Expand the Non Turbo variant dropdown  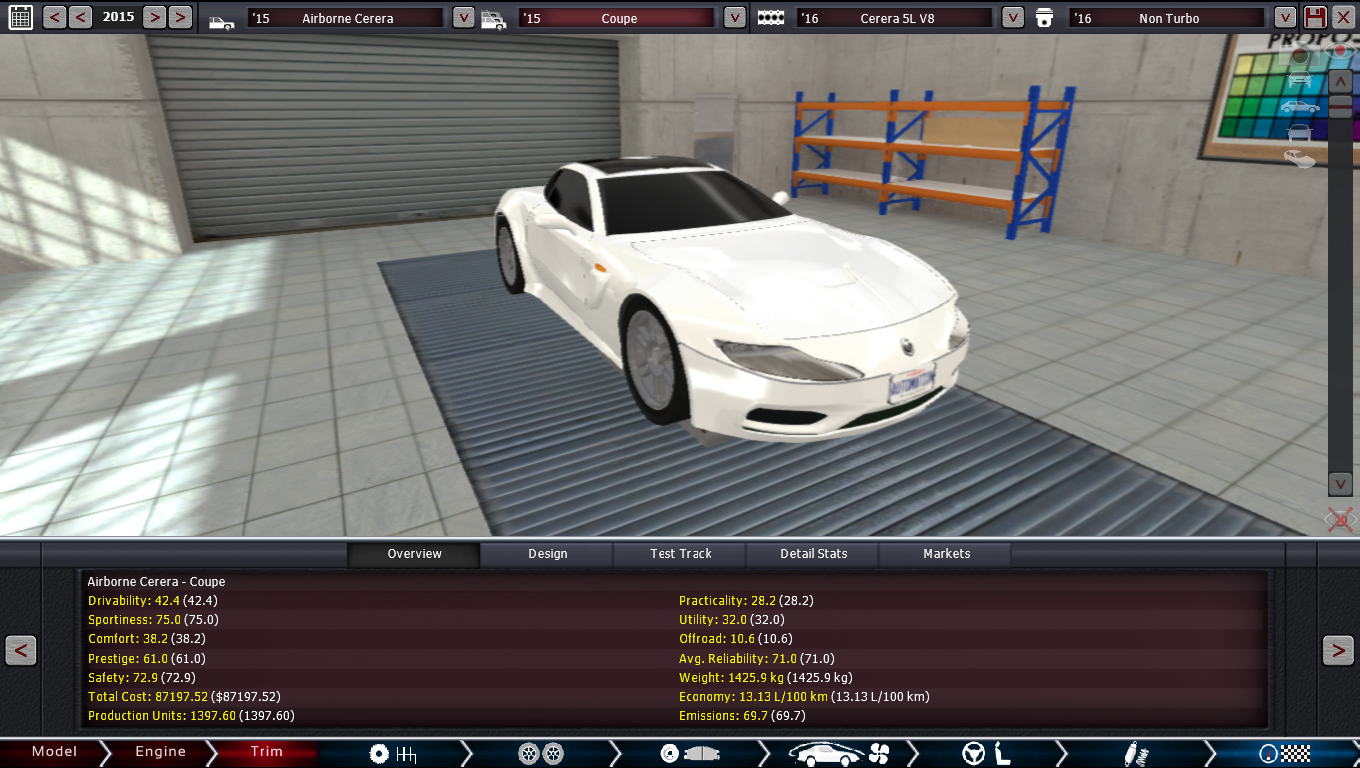coord(1285,17)
